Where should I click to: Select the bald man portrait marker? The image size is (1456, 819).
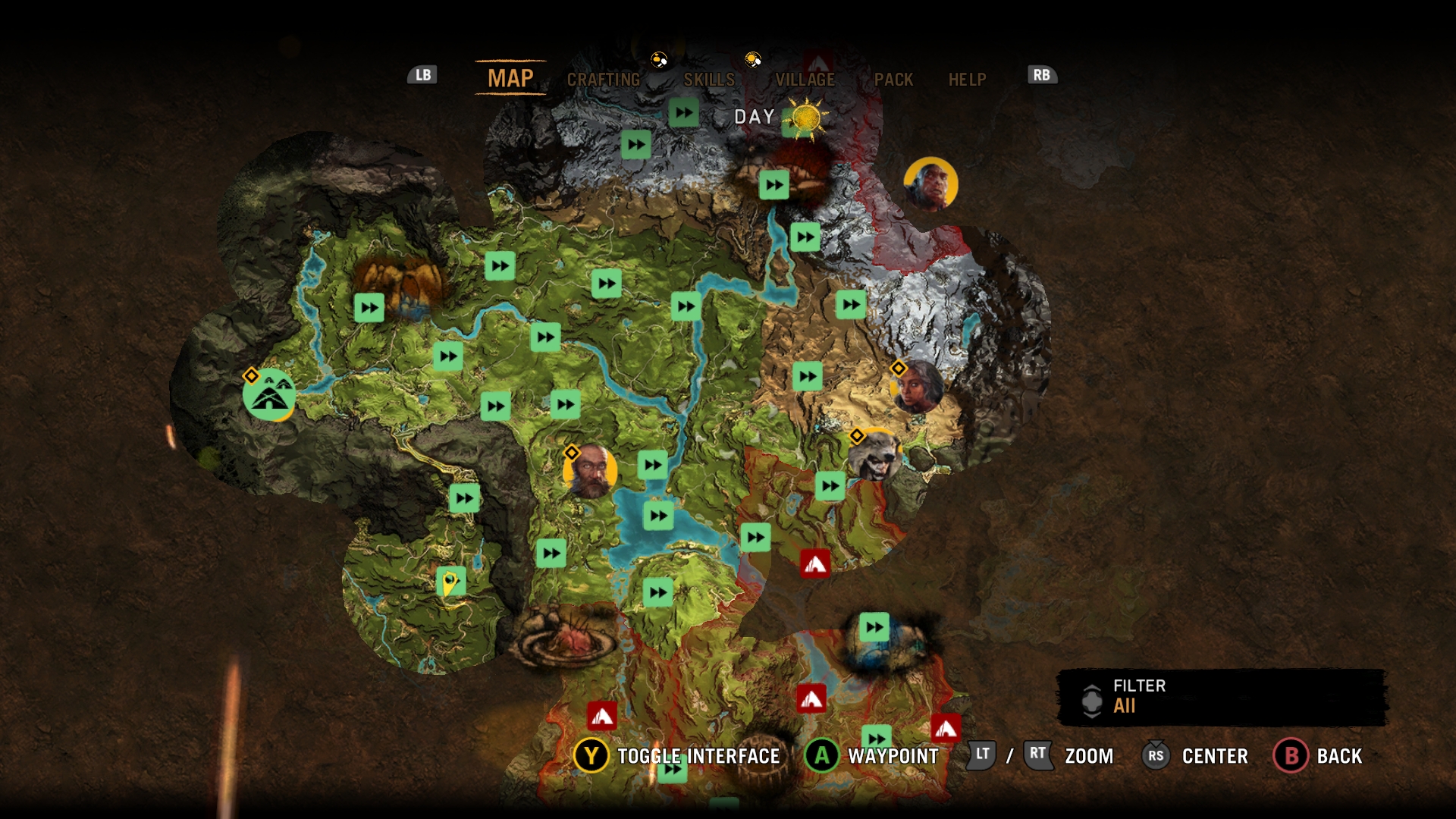tap(930, 184)
